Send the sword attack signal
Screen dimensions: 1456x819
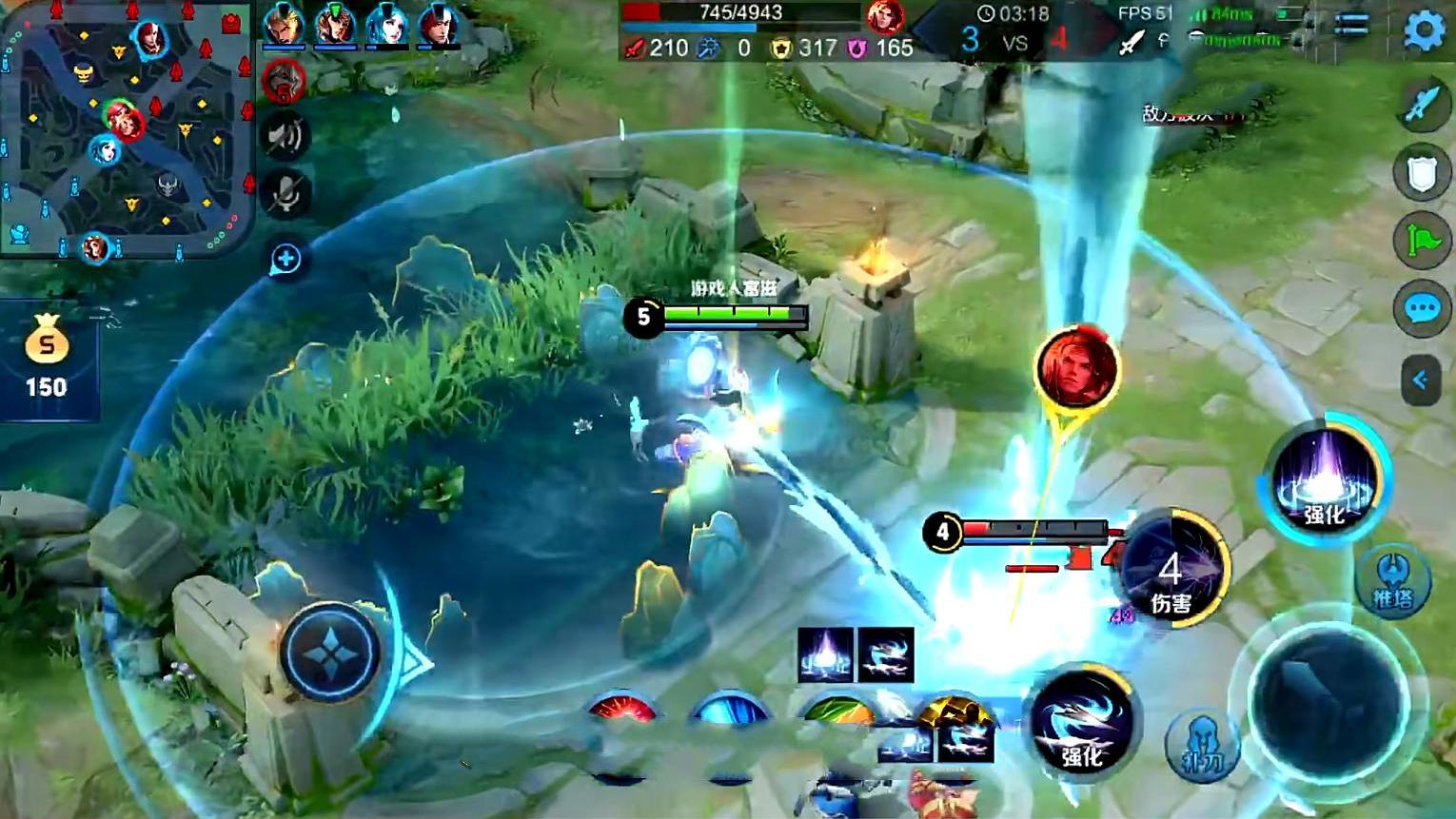click(x=1422, y=104)
